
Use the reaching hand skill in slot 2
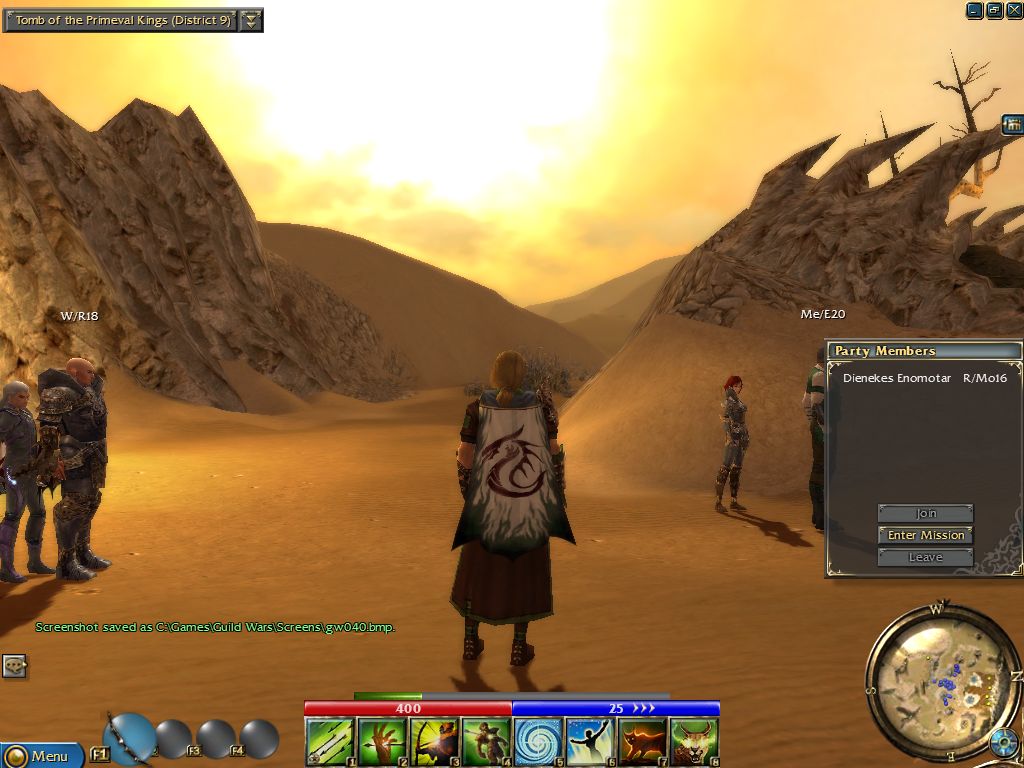381,742
